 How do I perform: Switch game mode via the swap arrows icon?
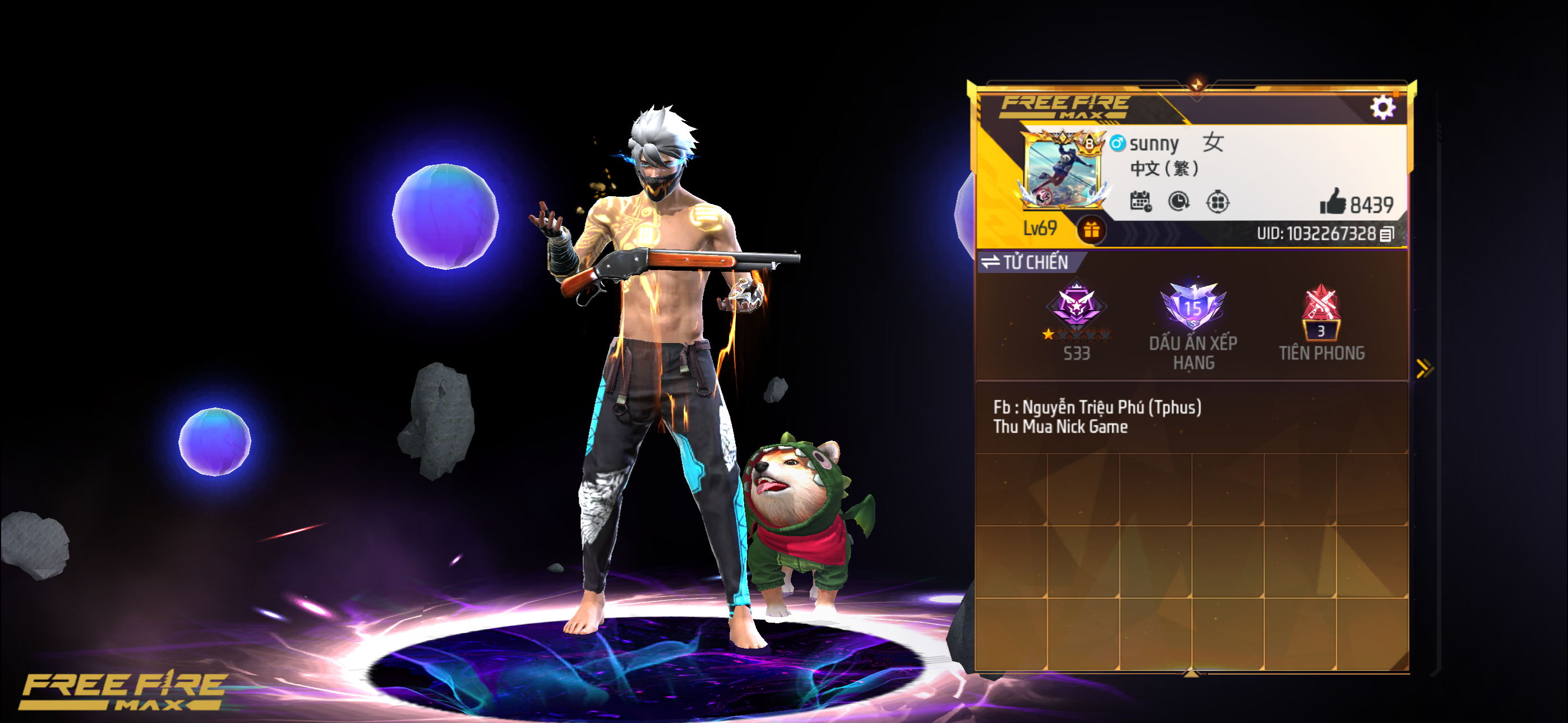tap(991, 261)
